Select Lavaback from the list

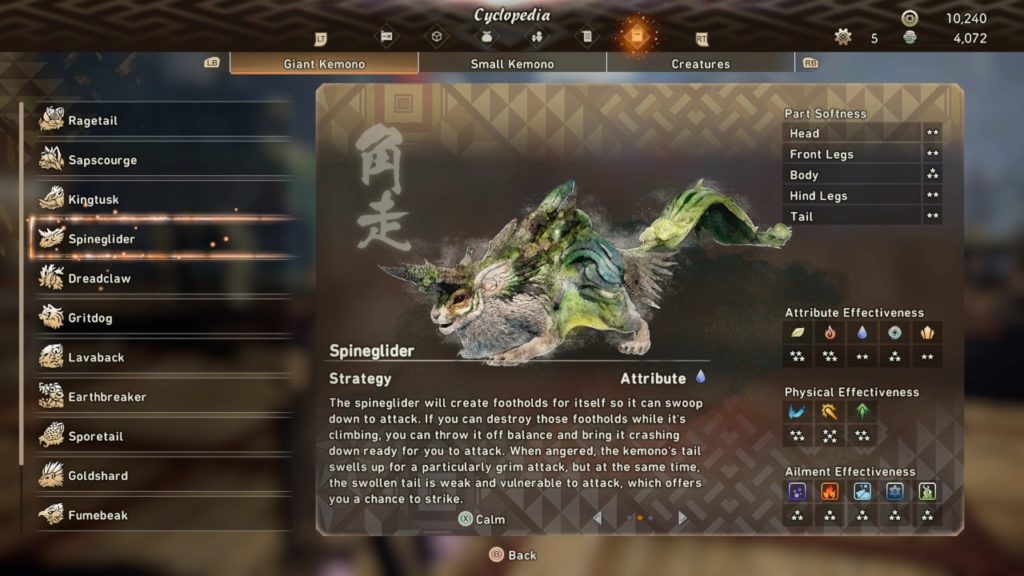click(160, 357)
